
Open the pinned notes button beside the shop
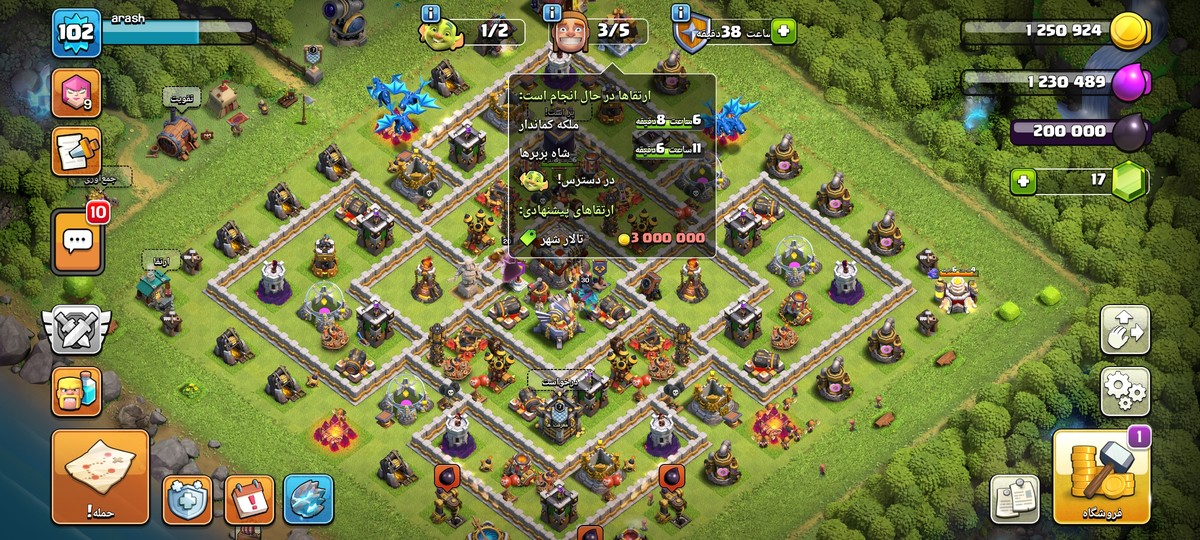[x=1014, y=498]
